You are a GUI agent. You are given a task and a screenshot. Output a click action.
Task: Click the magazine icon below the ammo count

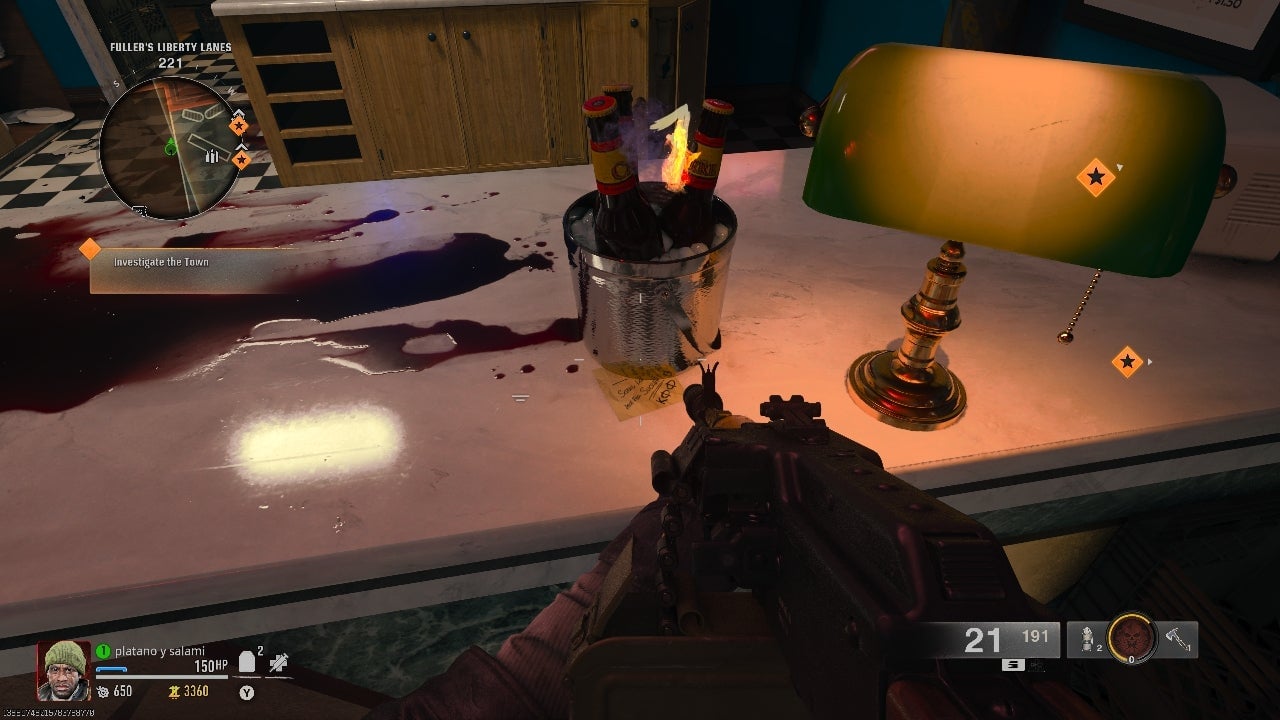pos(1012,663)
